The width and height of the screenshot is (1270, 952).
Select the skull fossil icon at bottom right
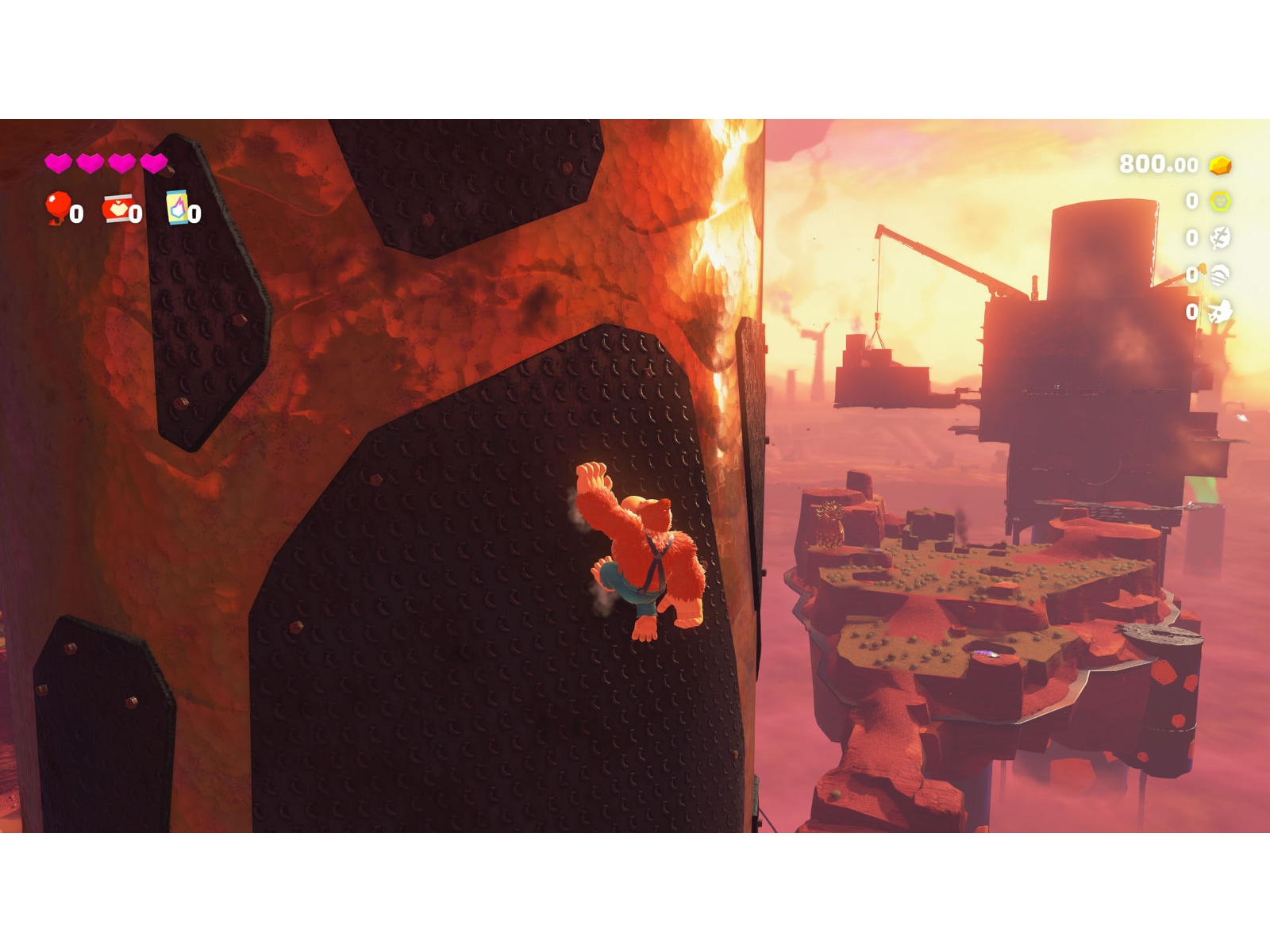[x=1219, y=309]
